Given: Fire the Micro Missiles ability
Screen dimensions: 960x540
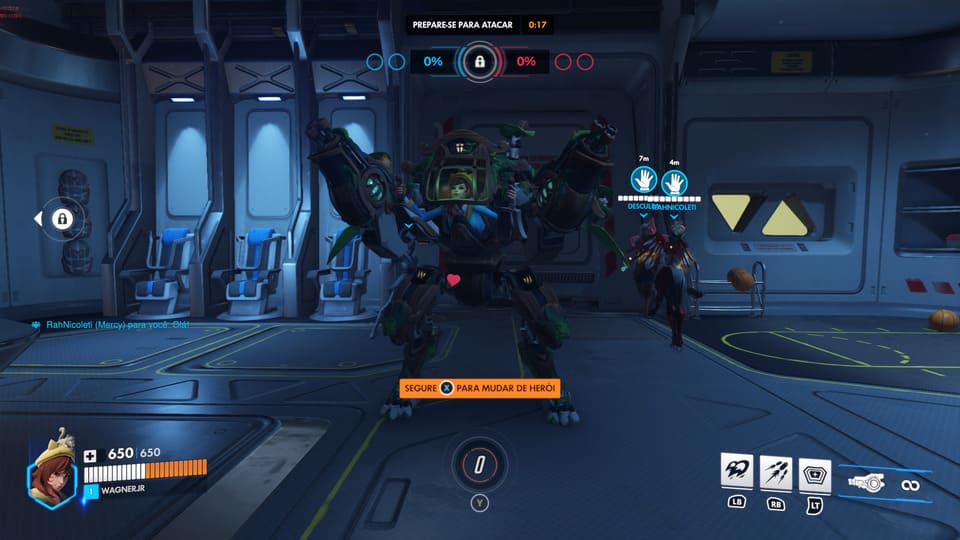Looking at the screenshot, I should pos(775,472).
